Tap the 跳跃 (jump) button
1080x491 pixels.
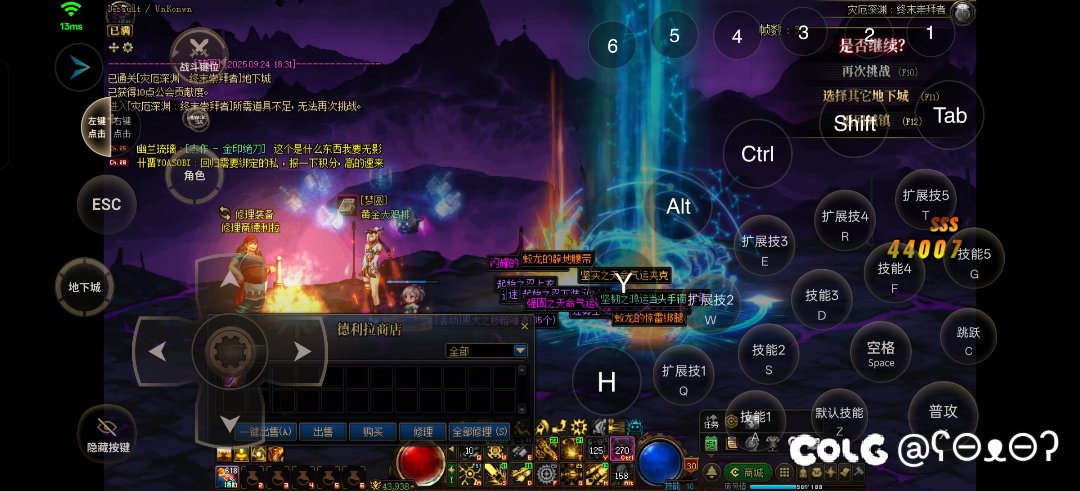(x=968, y=340)
